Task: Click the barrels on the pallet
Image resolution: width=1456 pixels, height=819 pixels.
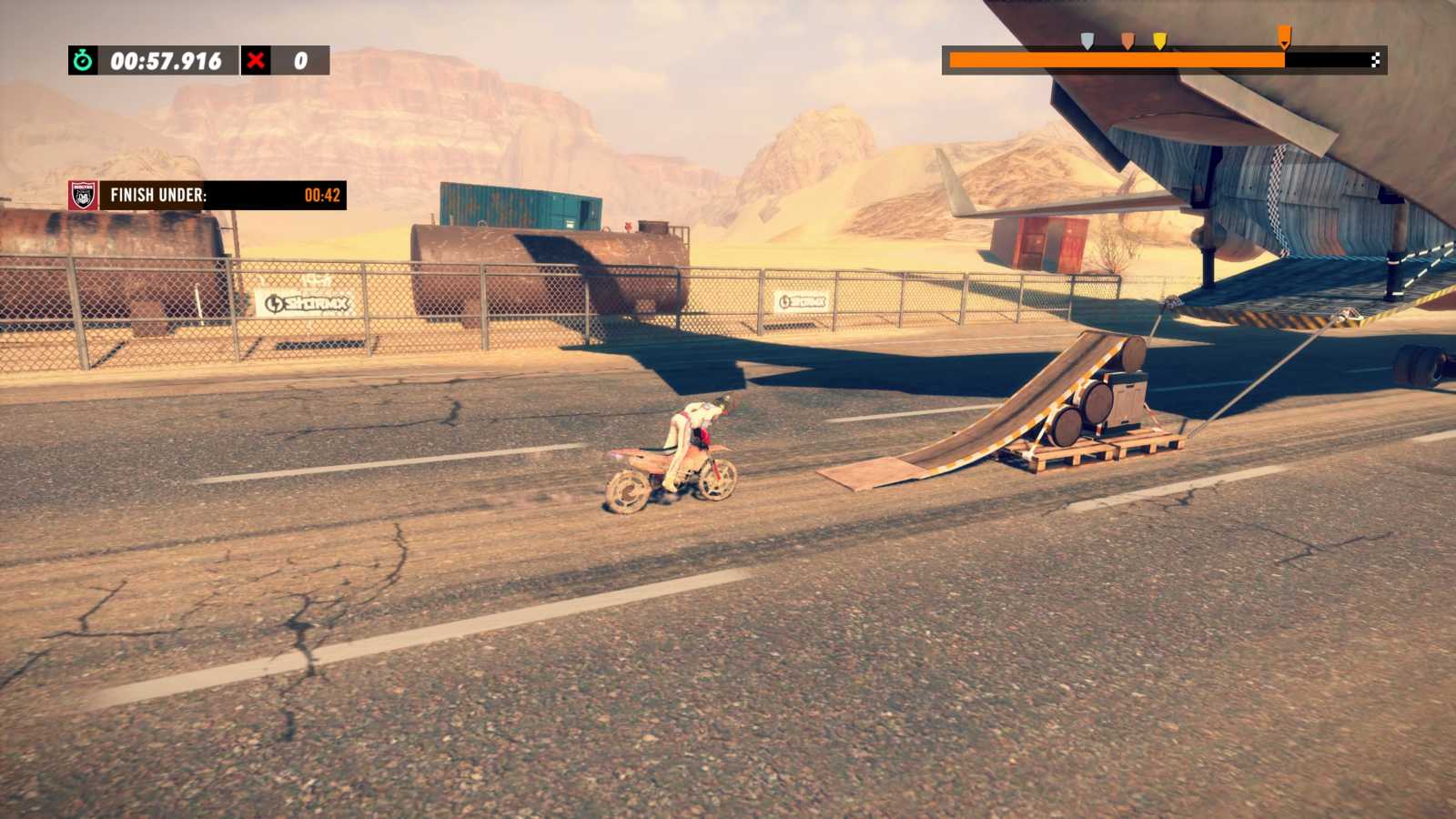Action: (x=1092, y=405)
